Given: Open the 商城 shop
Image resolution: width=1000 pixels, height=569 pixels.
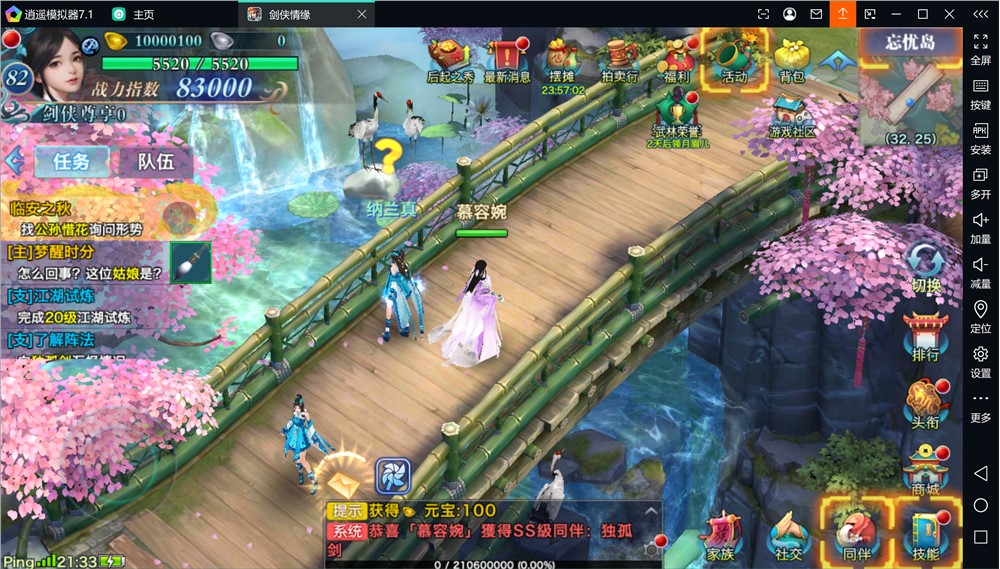Looking at the screenshot, I should coord(926,470).
